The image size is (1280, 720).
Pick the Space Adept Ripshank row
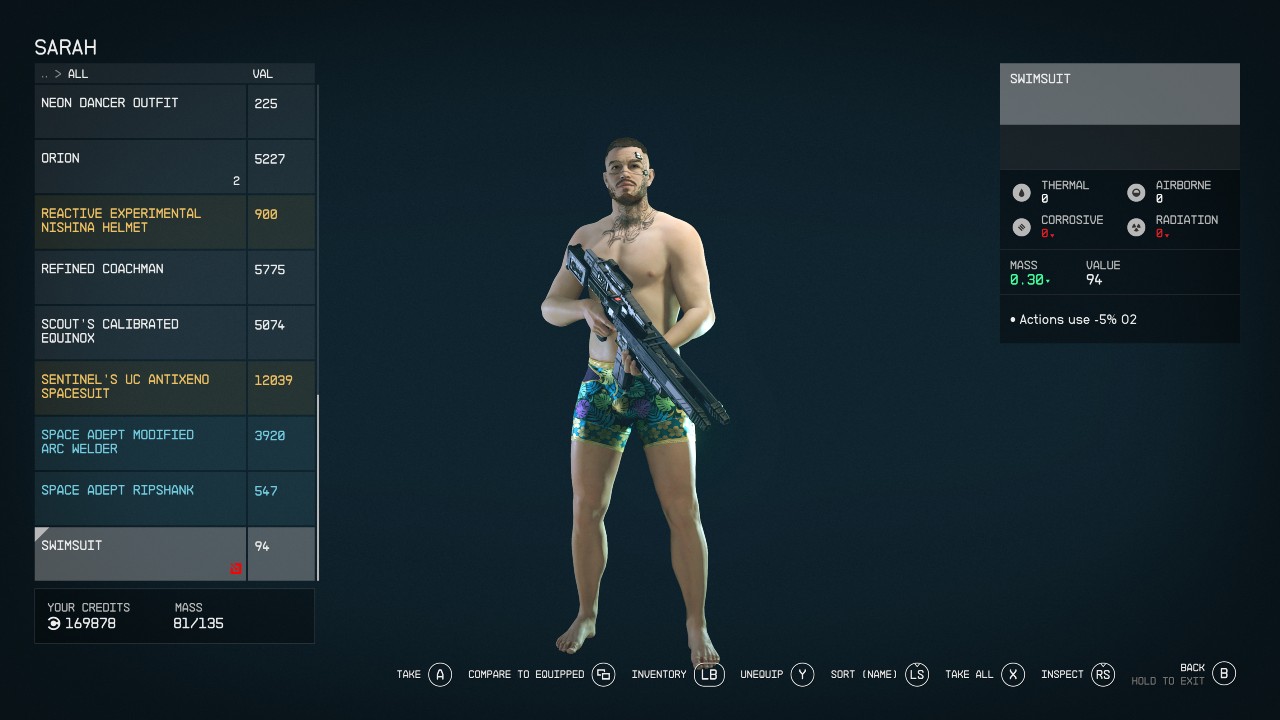[140, 498]
